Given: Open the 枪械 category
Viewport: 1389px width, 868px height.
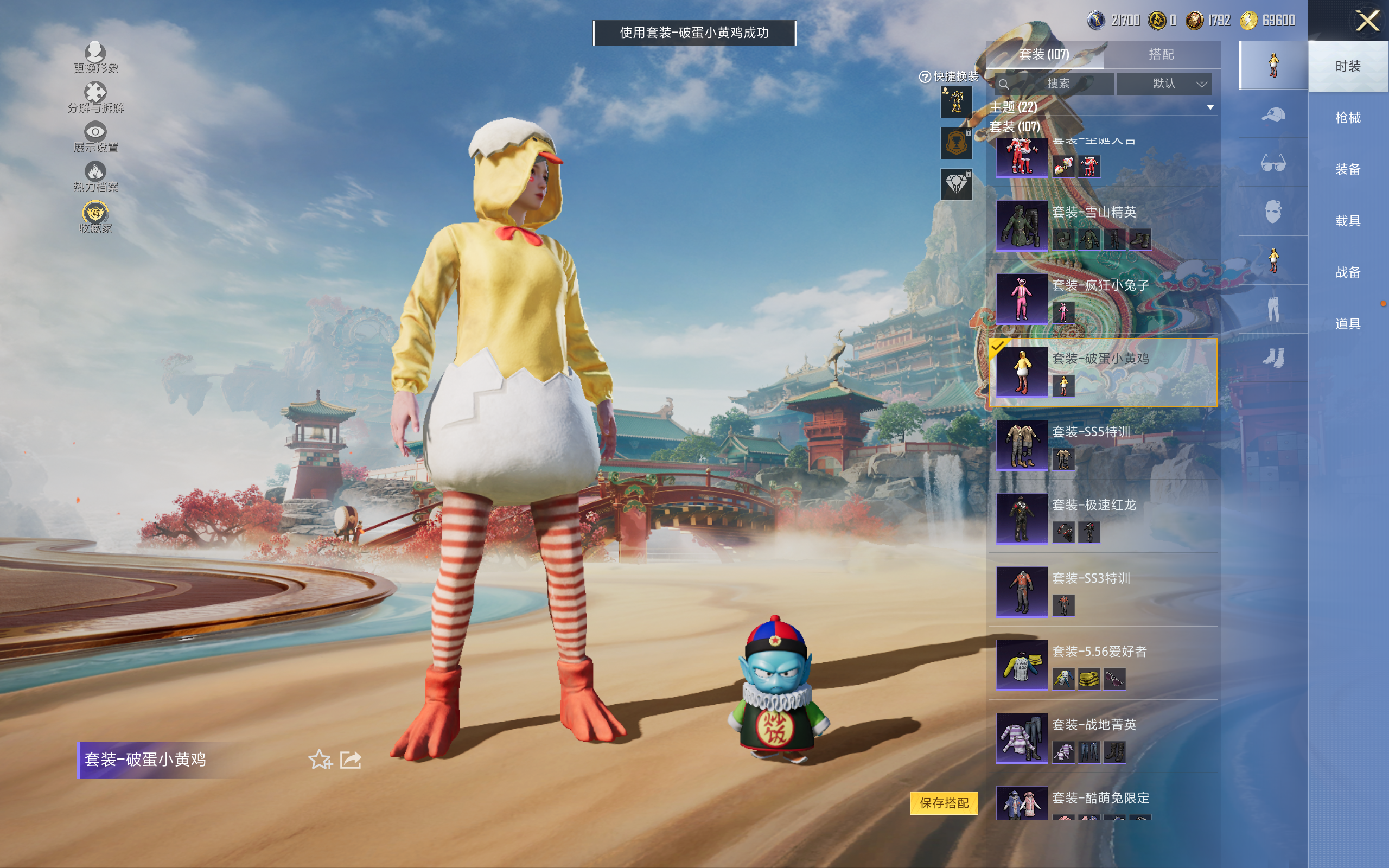Looking at the screenshot, I should tap(1347, 118).
